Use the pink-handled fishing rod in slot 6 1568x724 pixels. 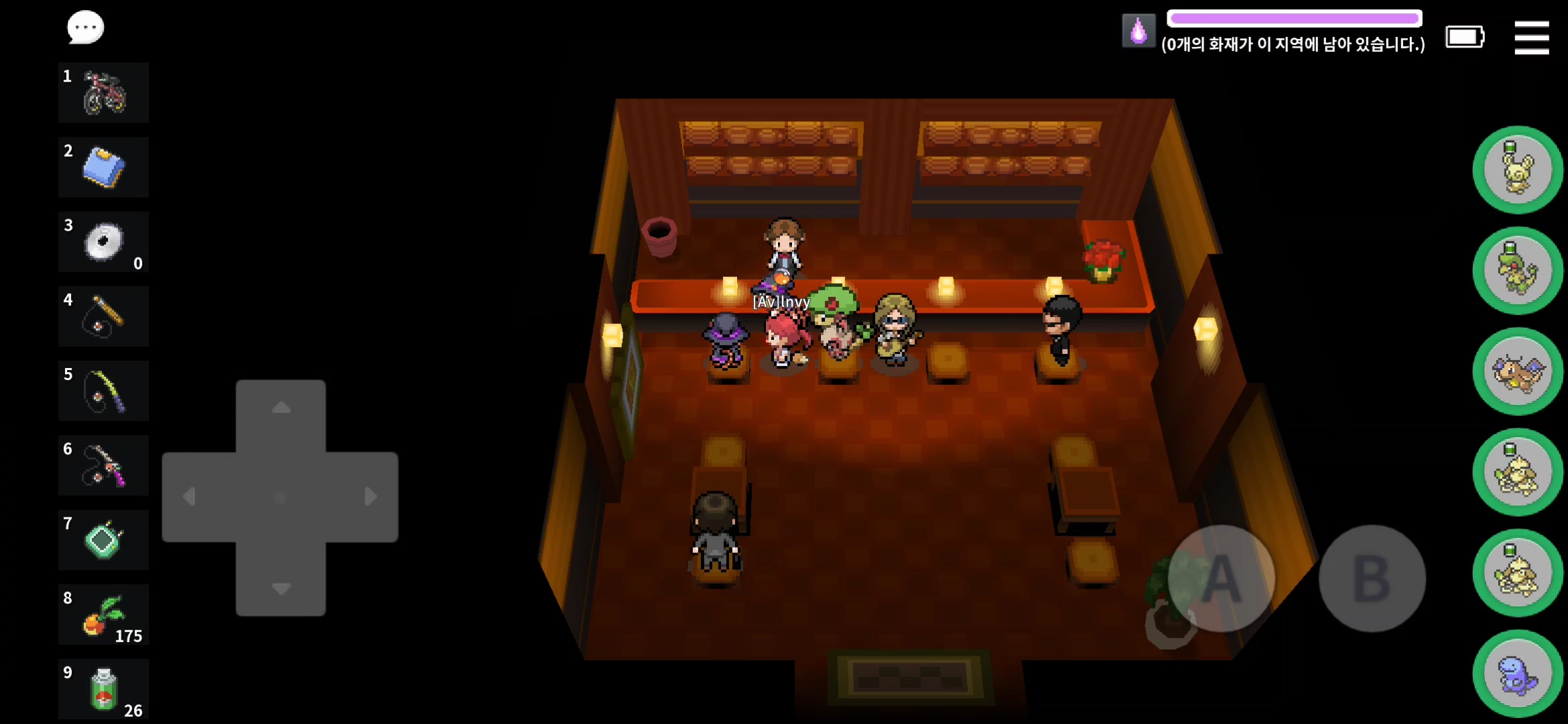pyautogui.click(x=104, y=465)
